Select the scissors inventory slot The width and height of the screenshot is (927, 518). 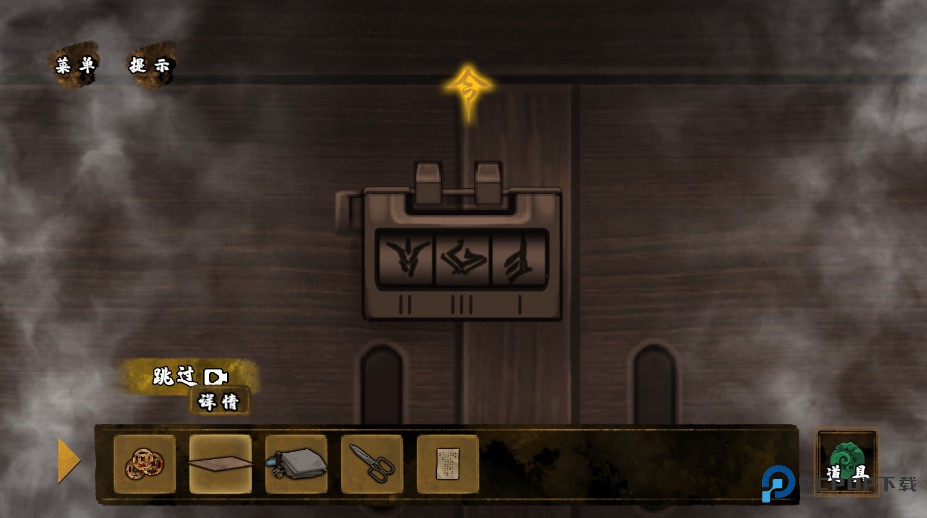[x=372, y=464]
